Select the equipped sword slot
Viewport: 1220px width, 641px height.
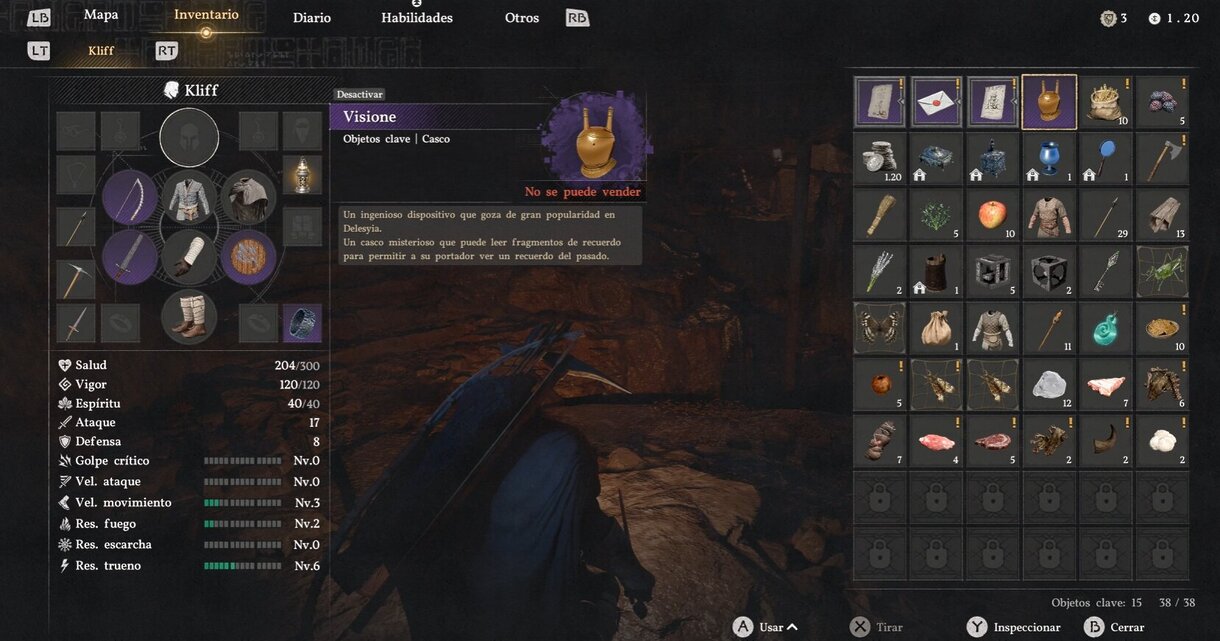coord(130,257)
